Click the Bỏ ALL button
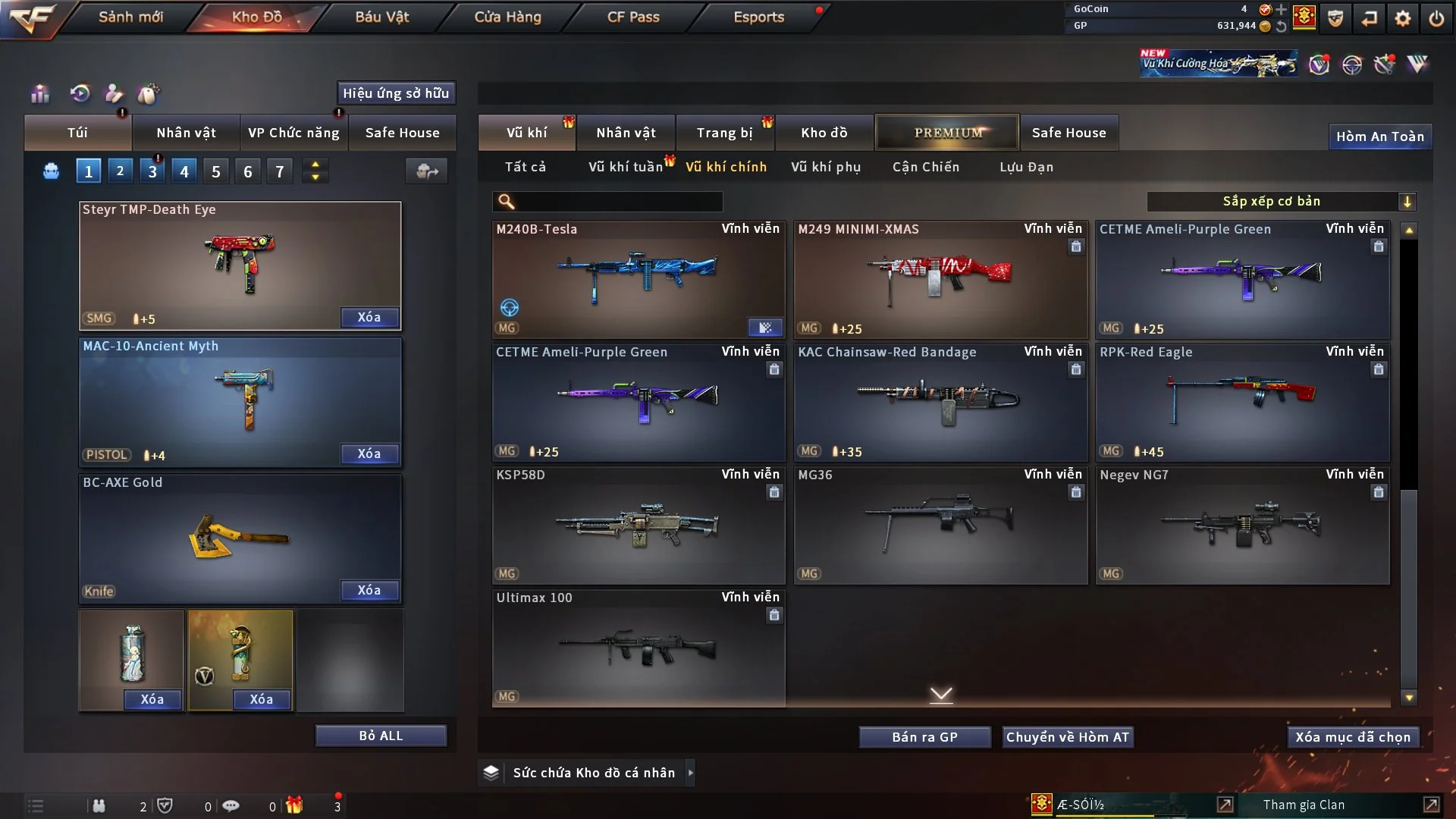Screen dimensions: 1456x819 click(381, 736)
